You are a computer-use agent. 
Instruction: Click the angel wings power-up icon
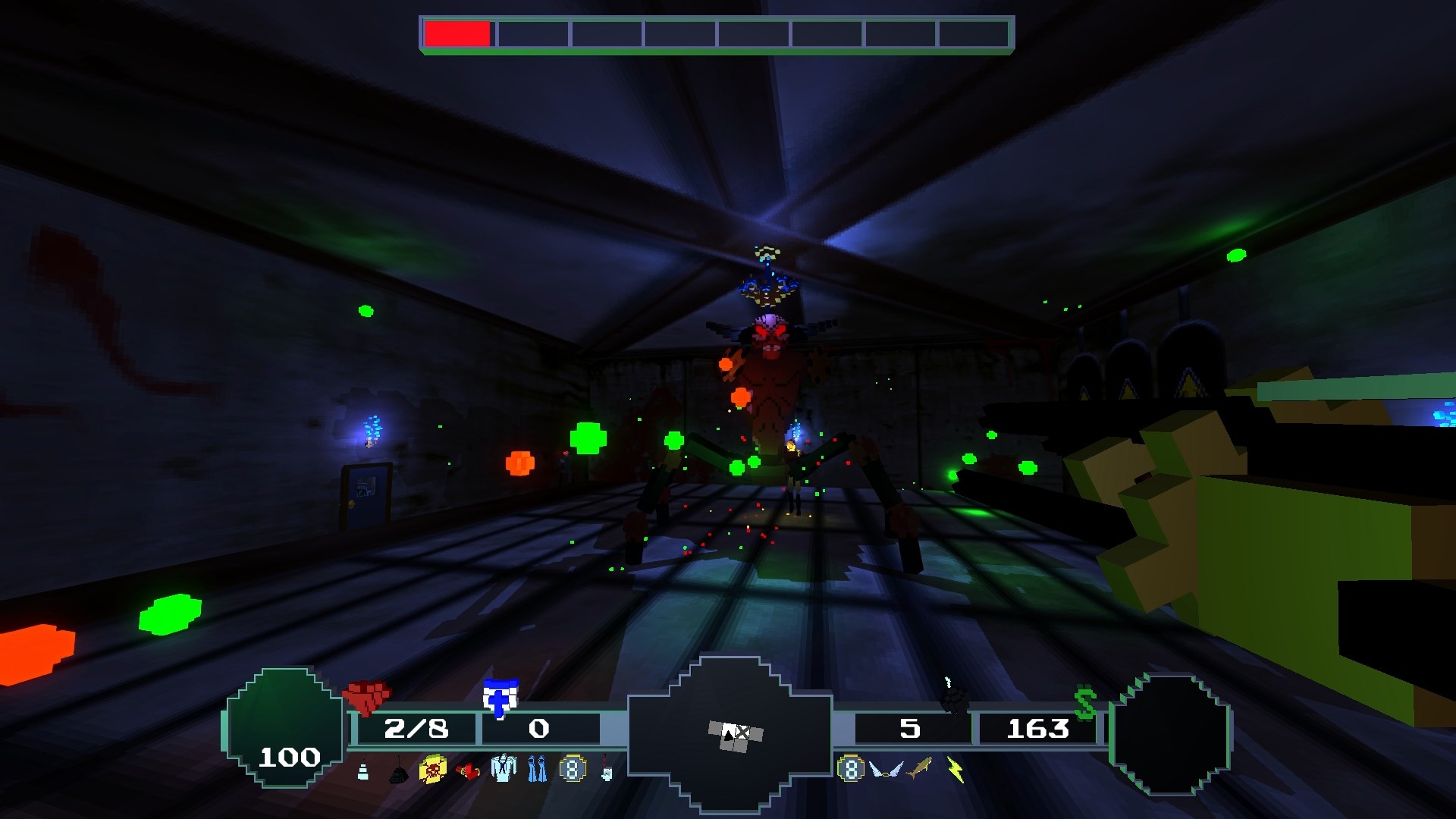[x=886, y=770]
